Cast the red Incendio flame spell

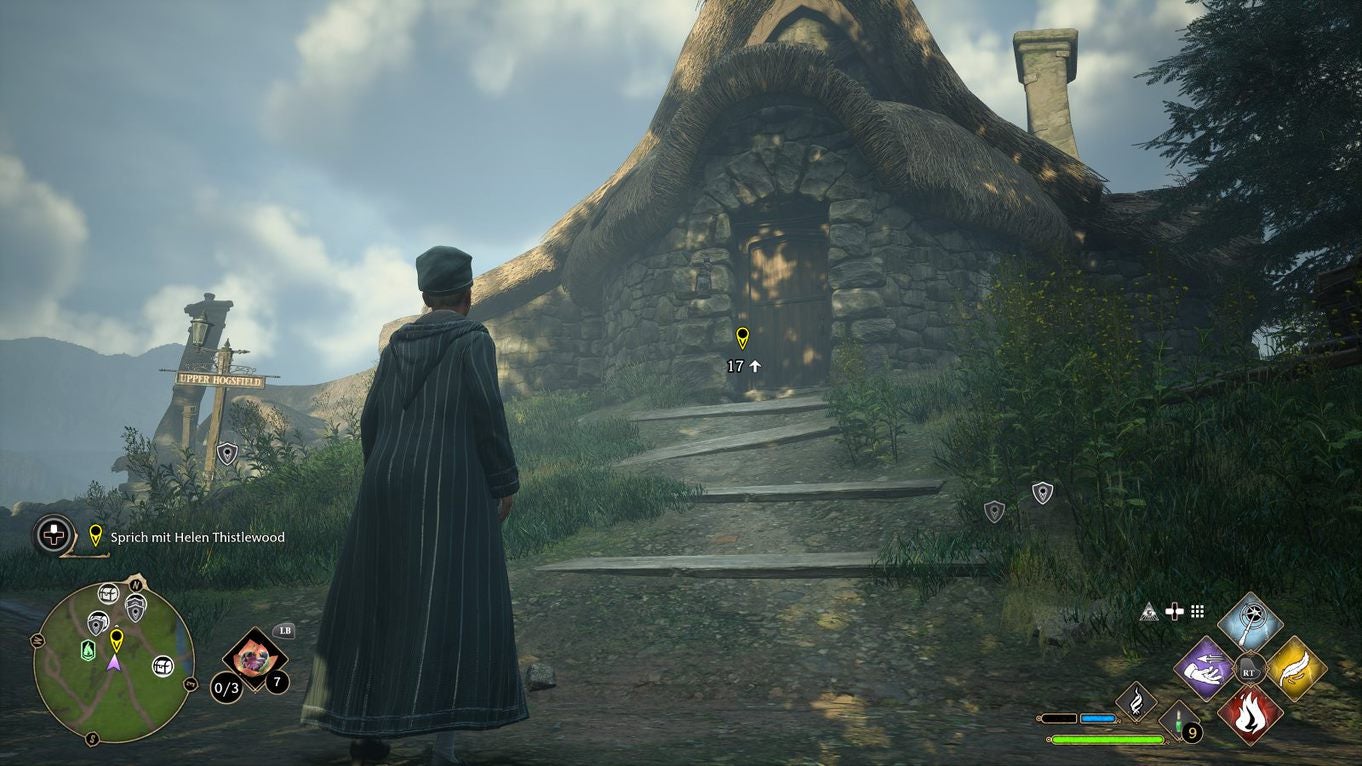1250,714
